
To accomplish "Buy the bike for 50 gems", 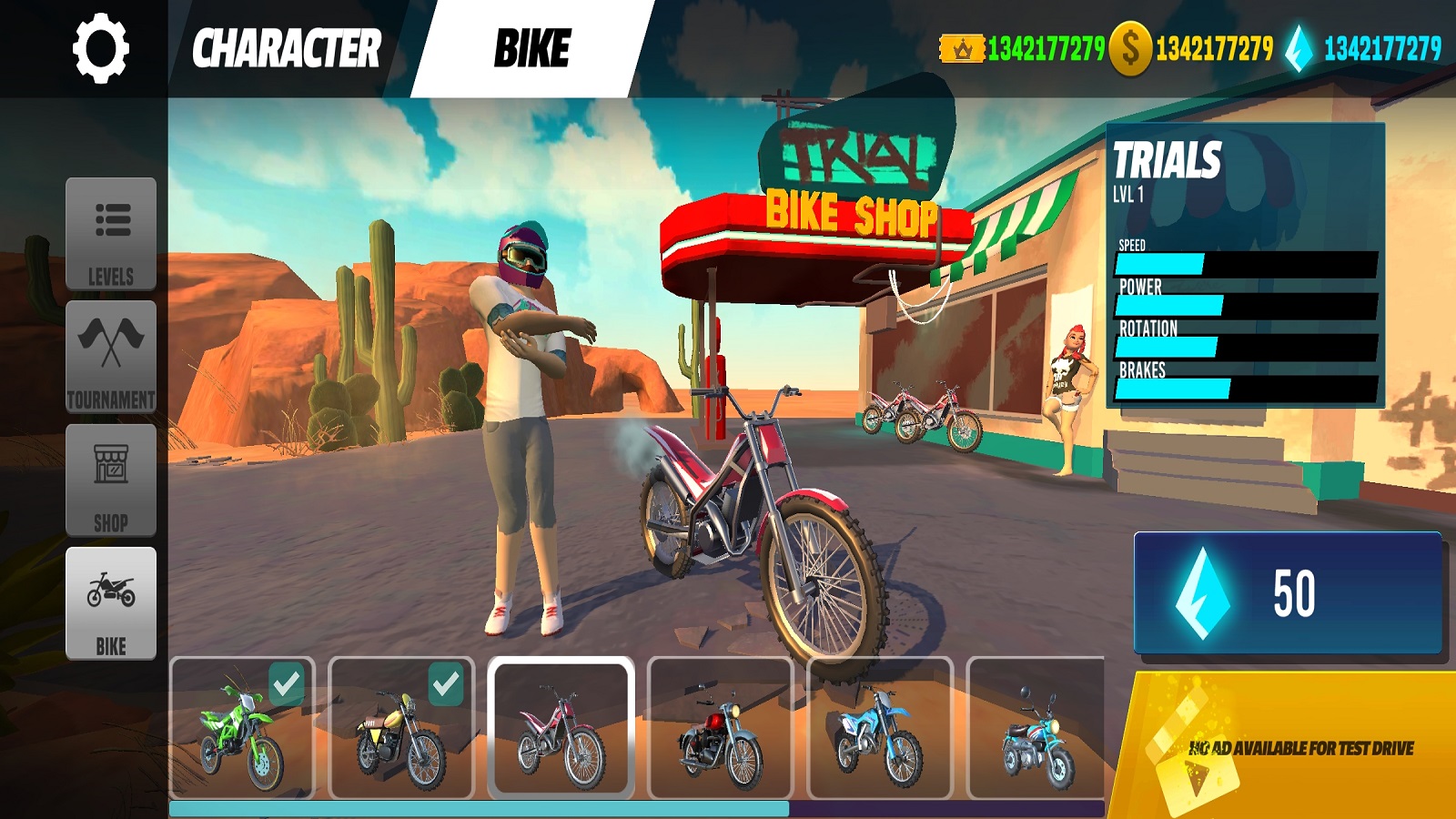I will (x=1288, y=592).
